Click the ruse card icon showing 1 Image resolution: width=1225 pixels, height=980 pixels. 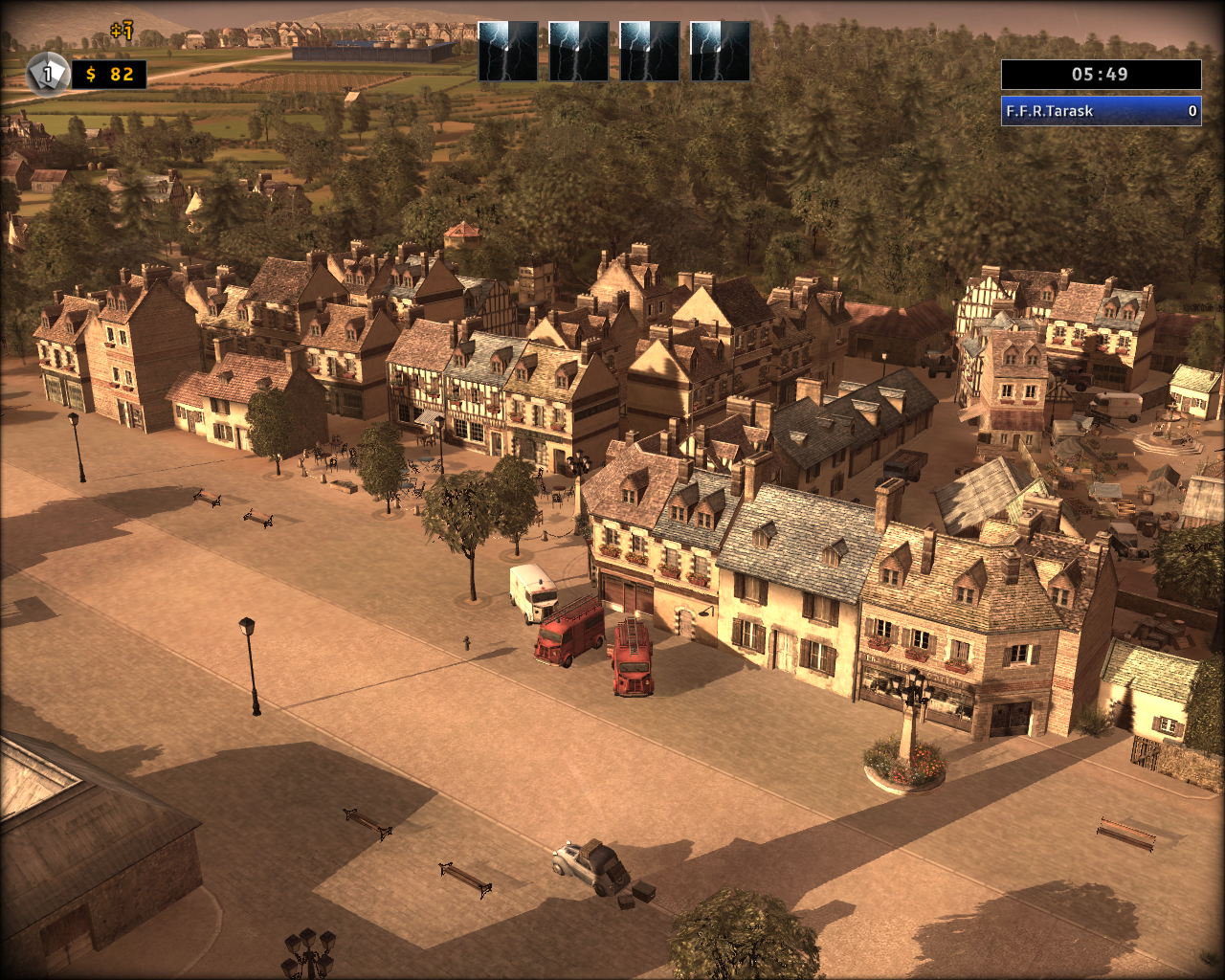tap(46, 74)
